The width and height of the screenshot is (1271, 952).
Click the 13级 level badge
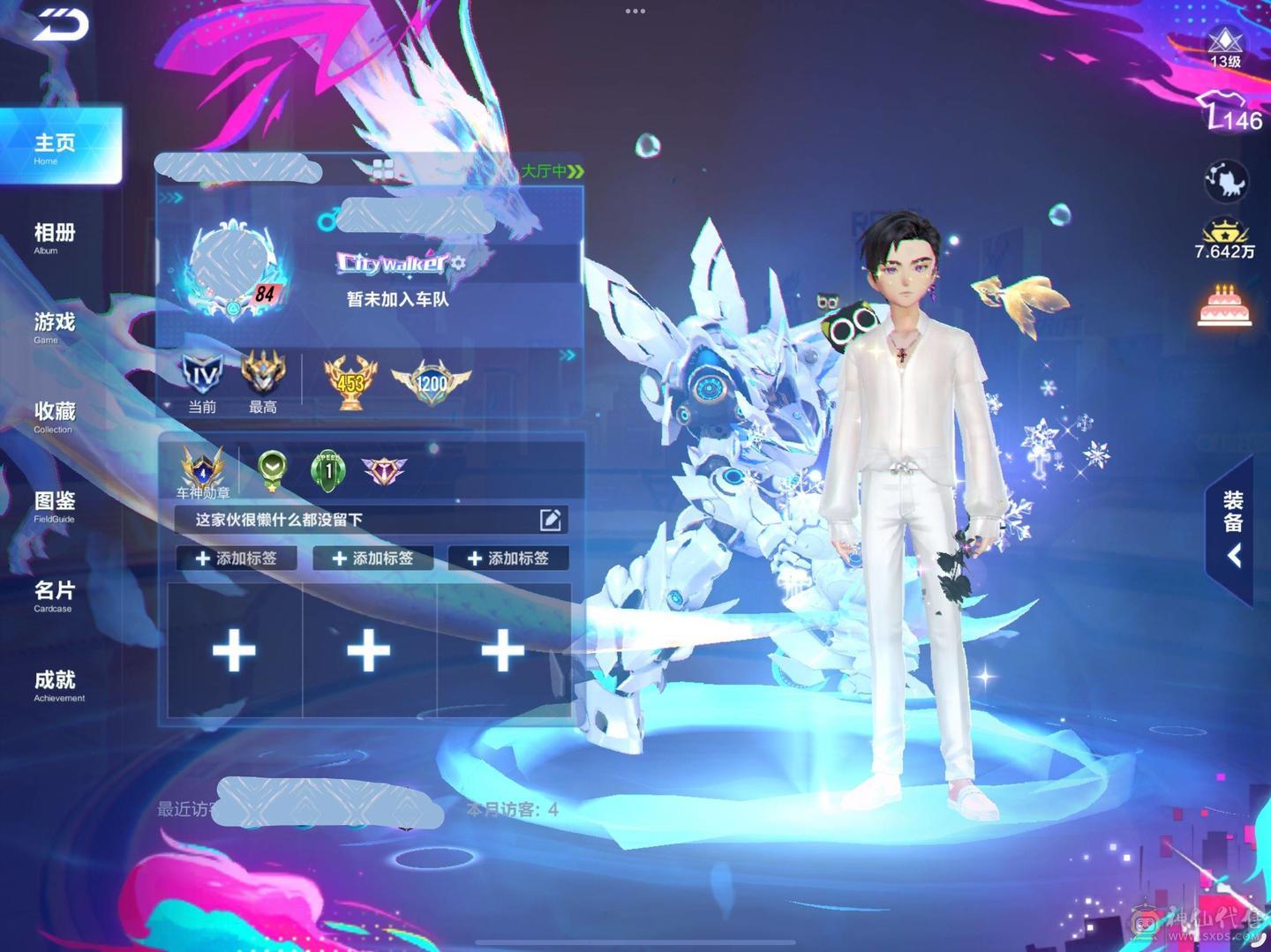tap(1225, 47)
